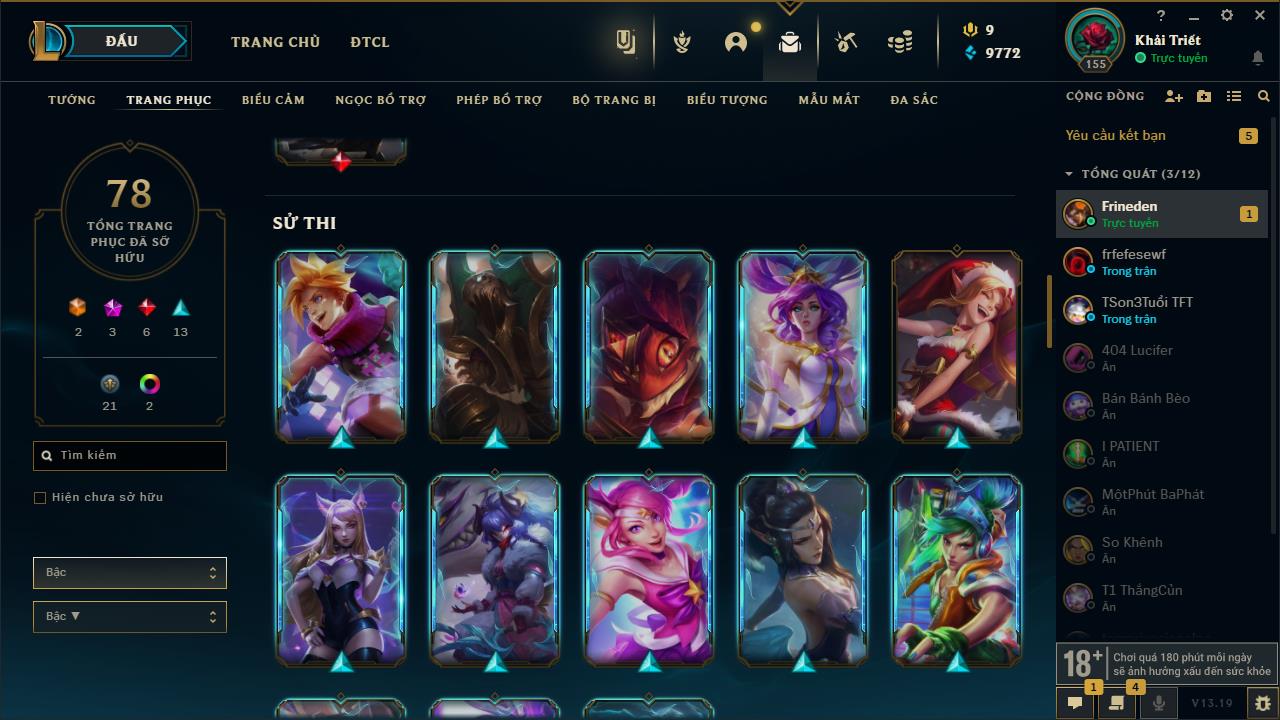Enable the 'Hiện chưa sở hữu' checkbox
Viewport: 1280px width, 720px height.
click(x=39, y=497)
